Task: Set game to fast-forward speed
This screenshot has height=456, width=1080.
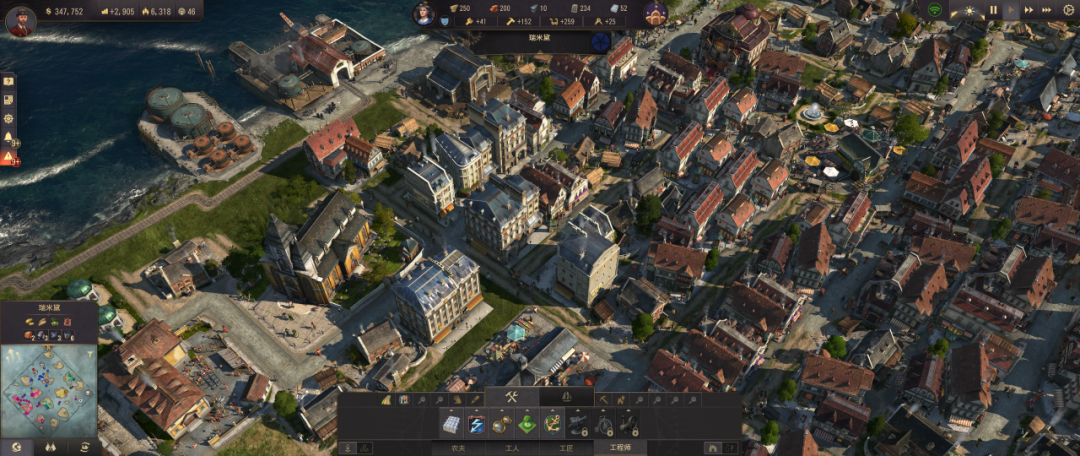Action: click(x=1029, y=10)
